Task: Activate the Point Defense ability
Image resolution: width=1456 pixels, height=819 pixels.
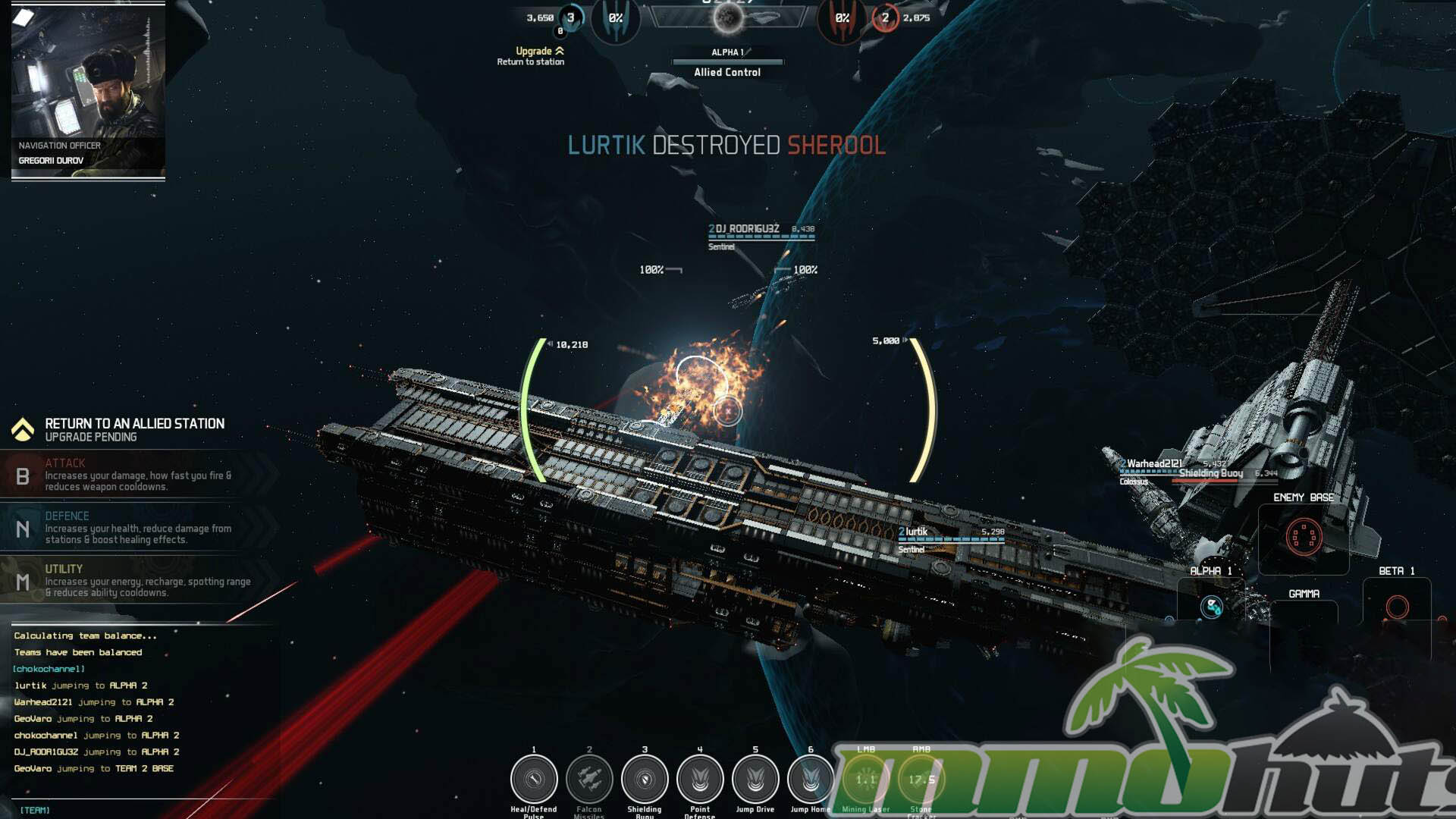Action: pyautogui.click(x=700, y=779)
